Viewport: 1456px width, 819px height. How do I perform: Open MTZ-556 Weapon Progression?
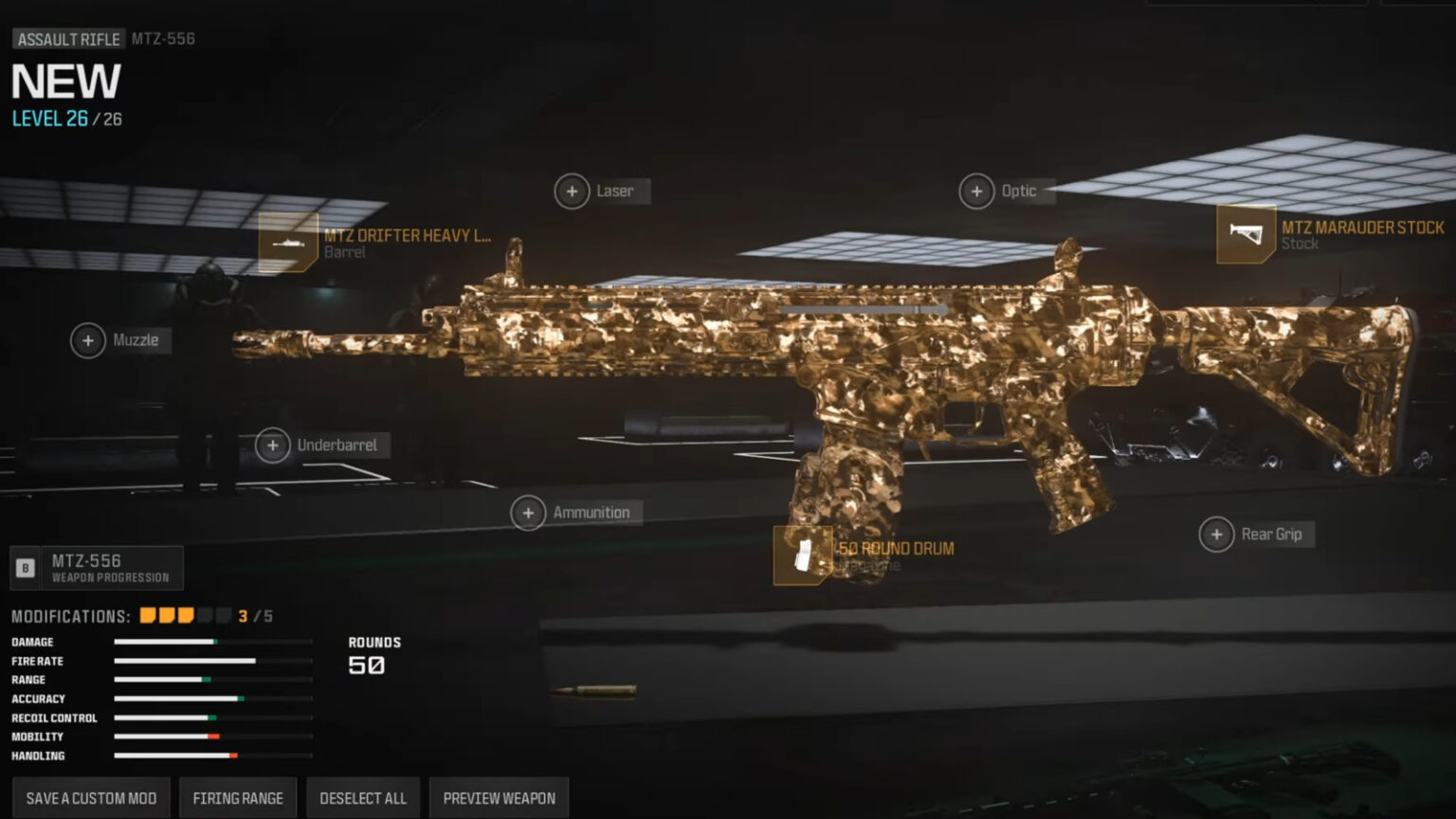tap(95, 567)
